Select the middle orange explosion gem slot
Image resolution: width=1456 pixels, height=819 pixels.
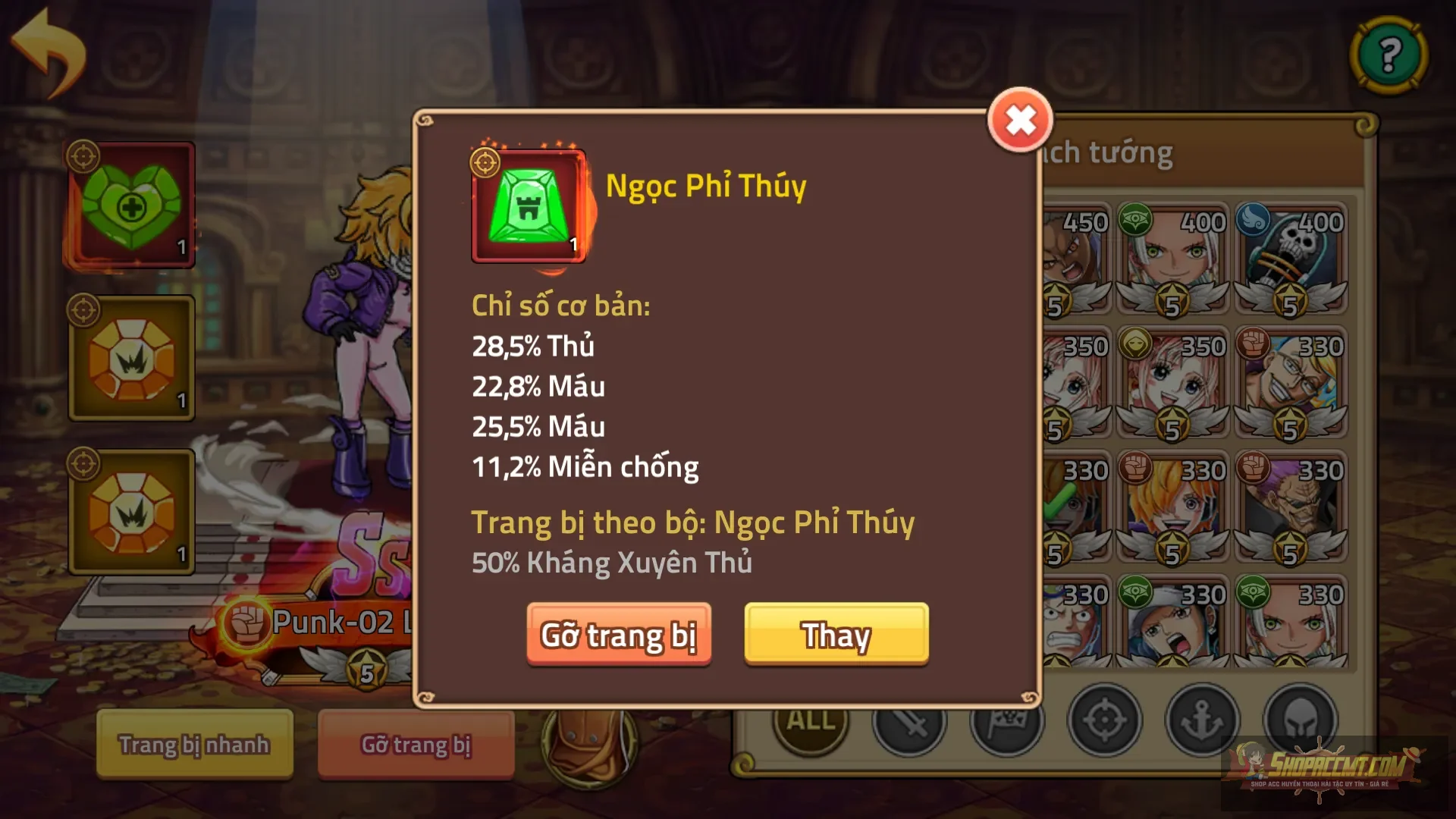point(130,358)
